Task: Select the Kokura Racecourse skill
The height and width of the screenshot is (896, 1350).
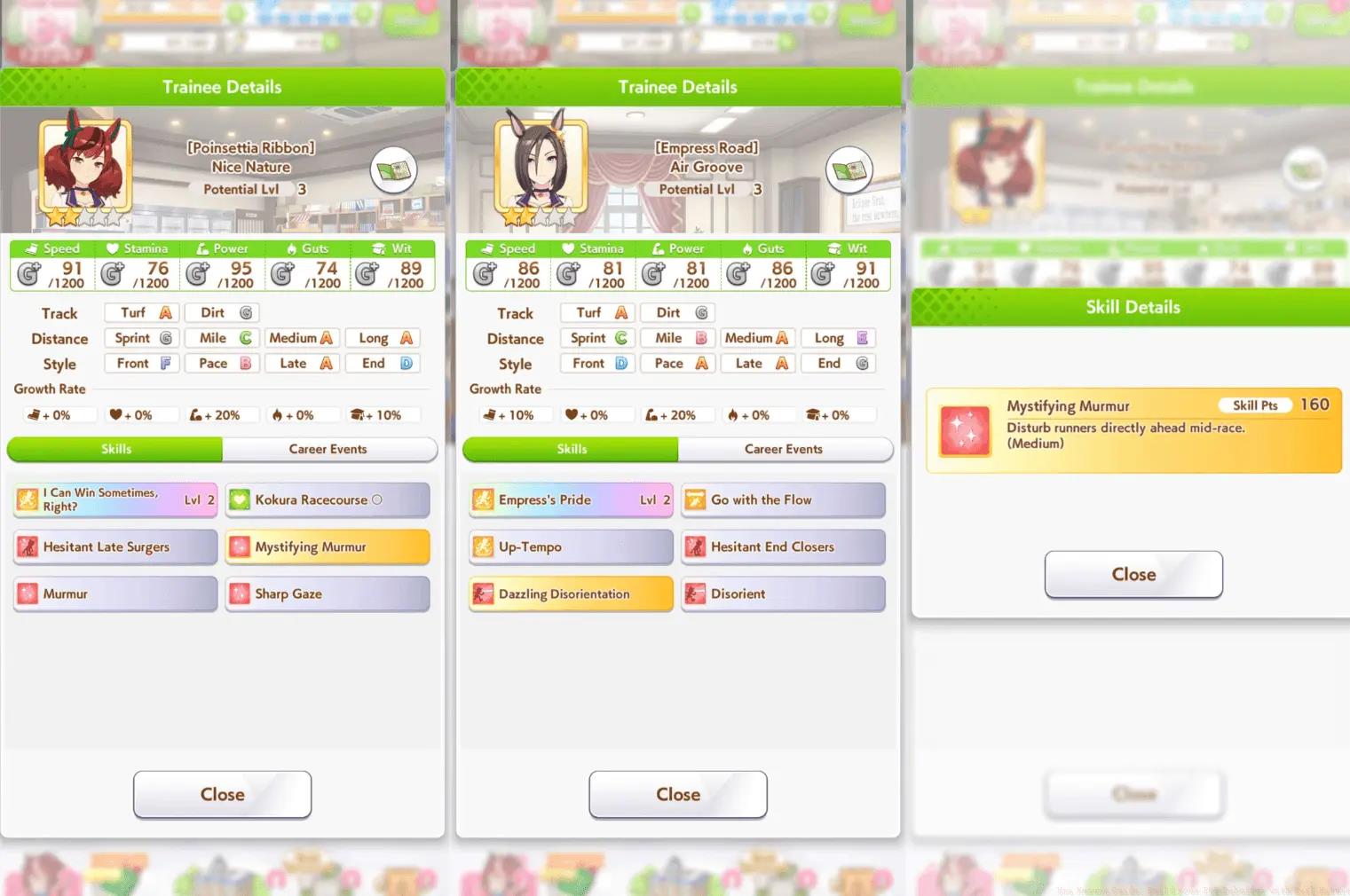Action: pos(328,500)
